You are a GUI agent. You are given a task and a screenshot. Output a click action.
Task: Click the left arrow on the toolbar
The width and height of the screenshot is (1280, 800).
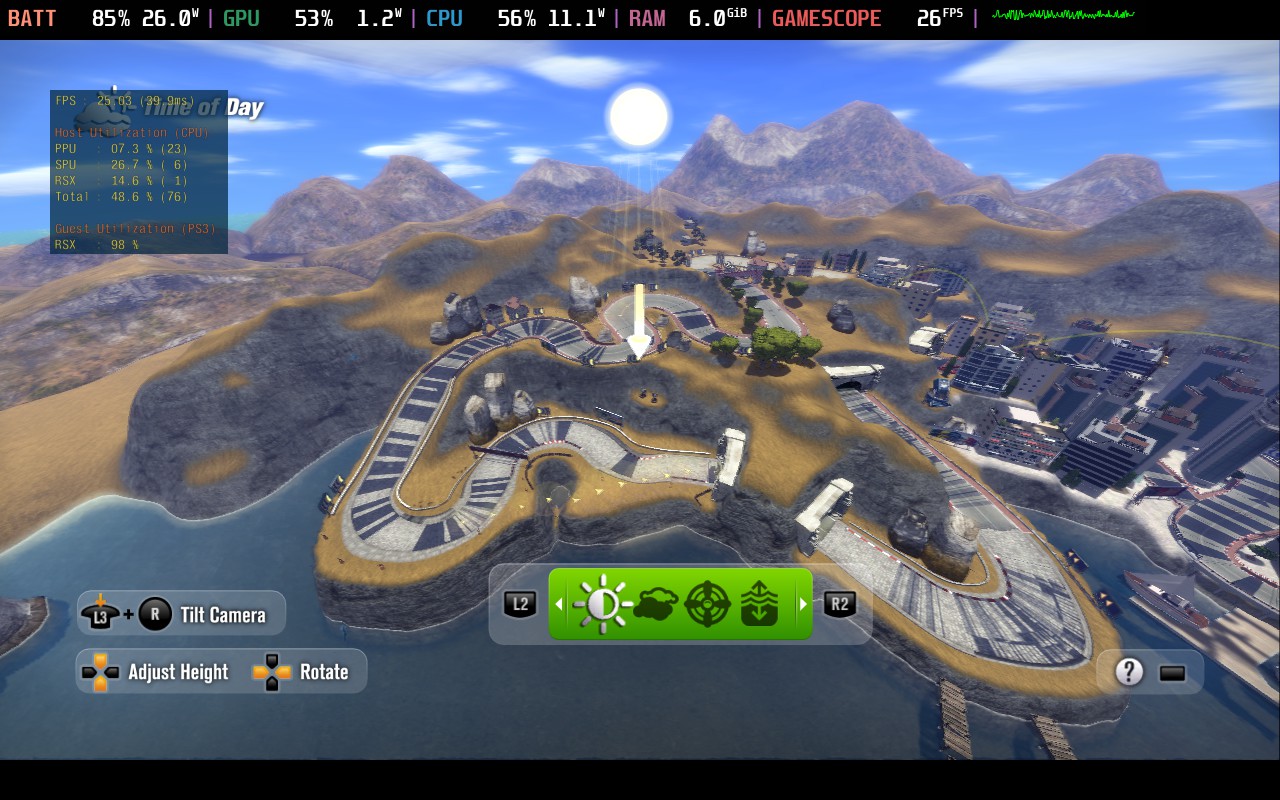(558, 603)
